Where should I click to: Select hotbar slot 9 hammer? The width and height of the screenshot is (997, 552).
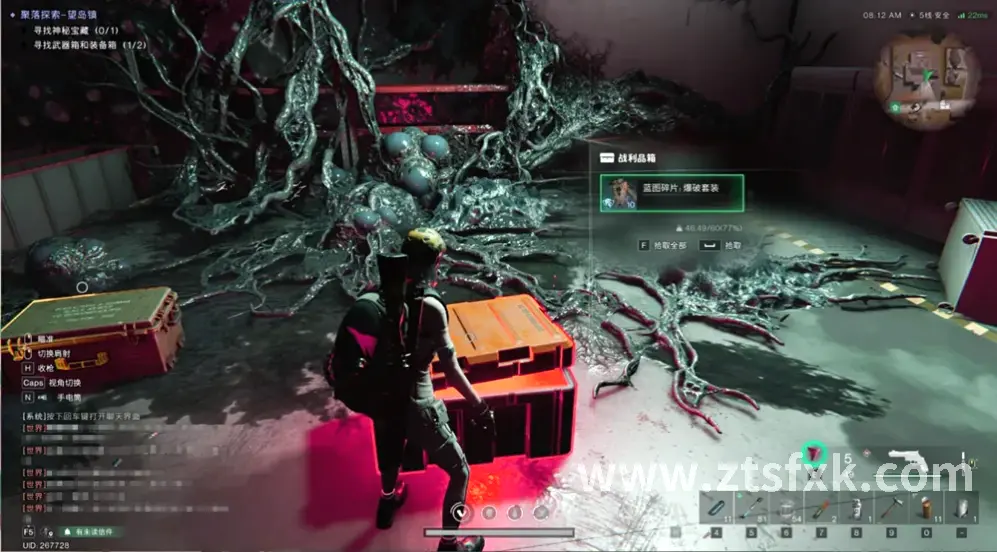pos(891,506)
